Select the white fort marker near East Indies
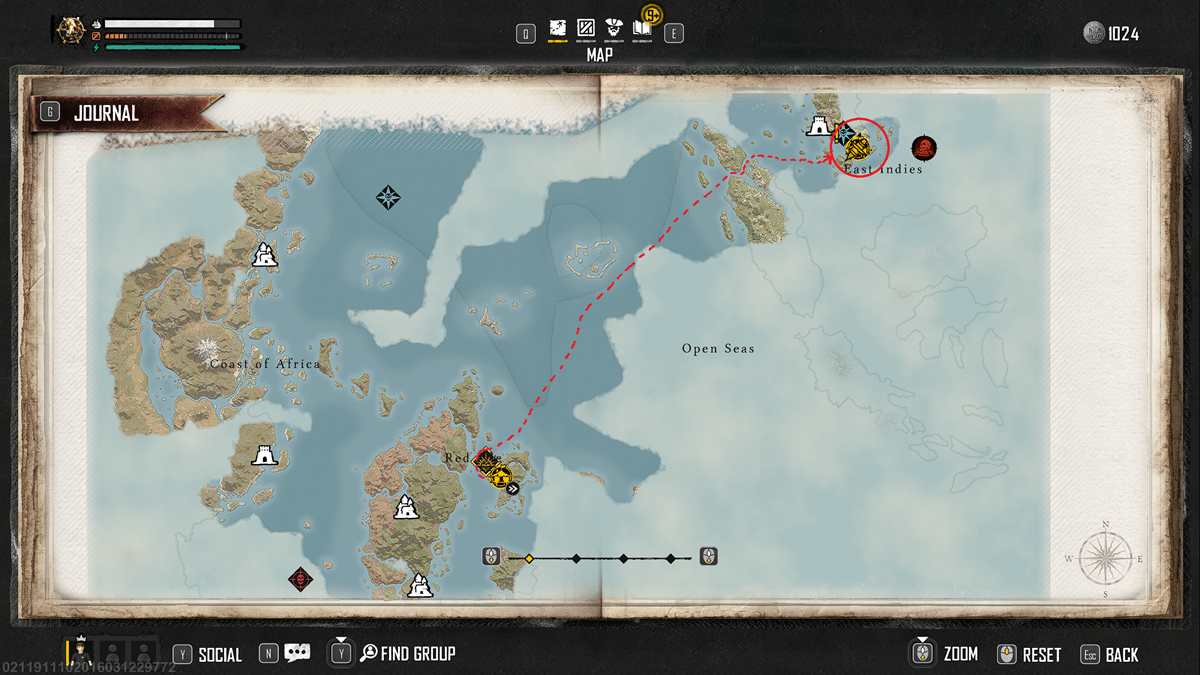Viewport: 1200px width, 675px height. (x=819, y=127)
